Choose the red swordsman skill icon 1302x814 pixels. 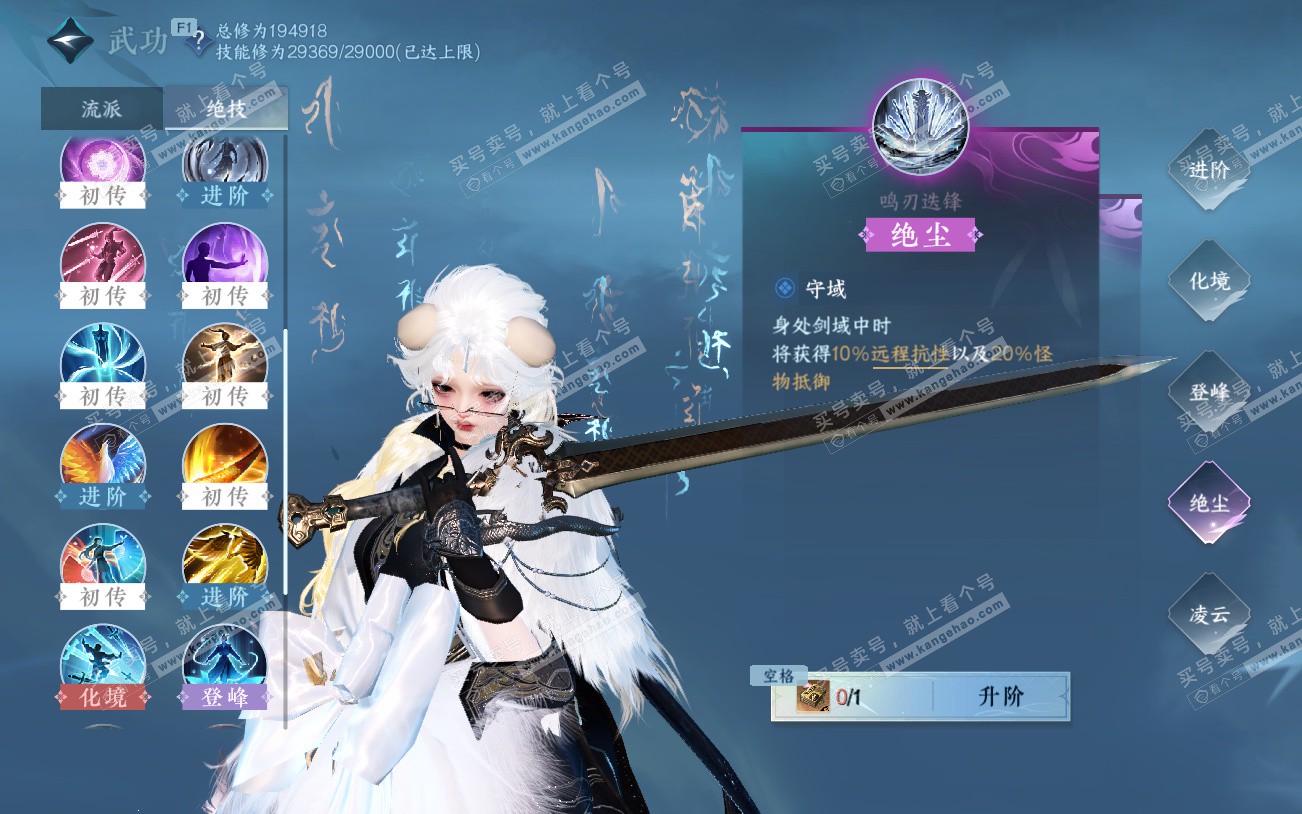[103, 258]
